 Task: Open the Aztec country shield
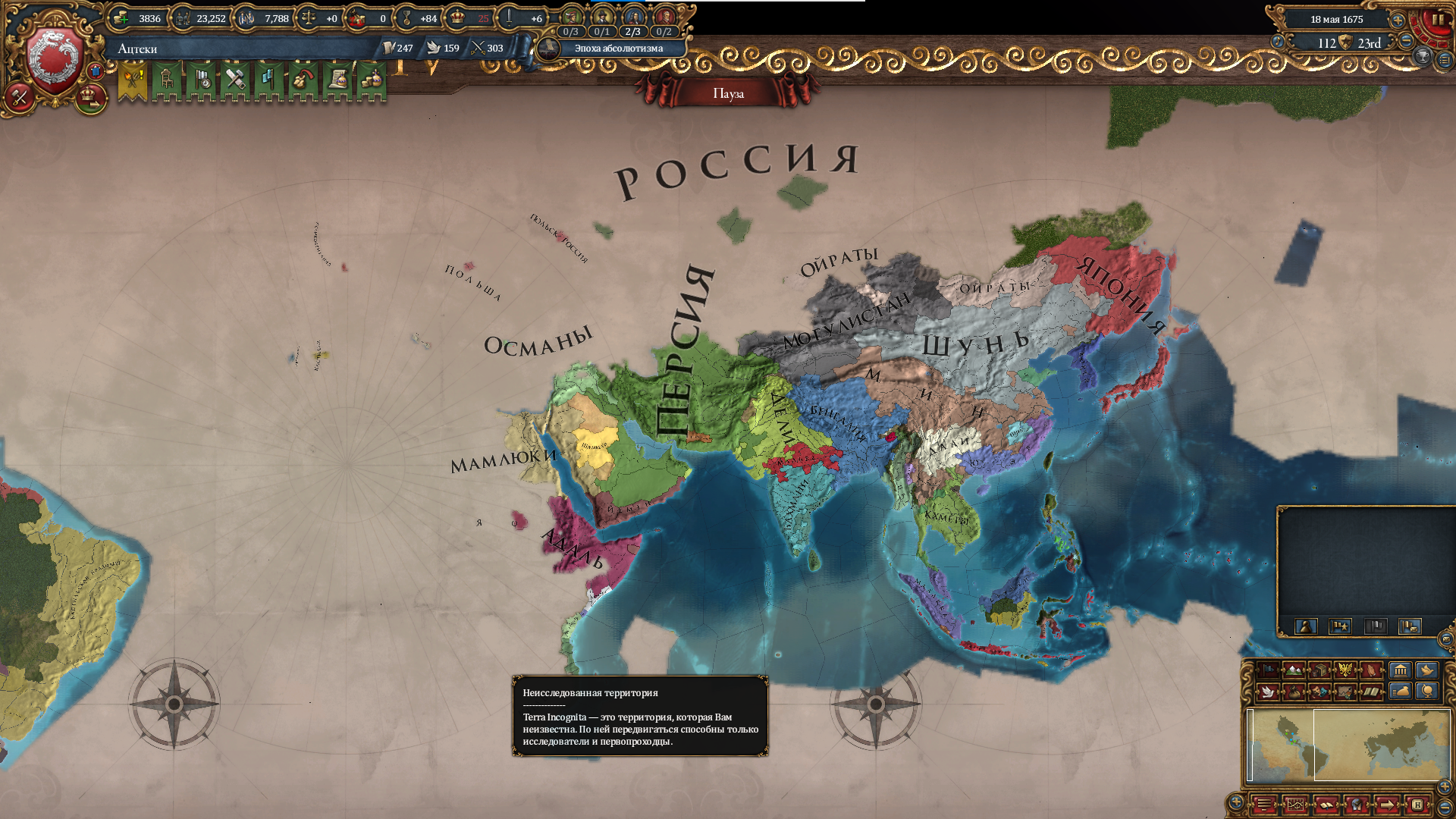tap(55, 61)
